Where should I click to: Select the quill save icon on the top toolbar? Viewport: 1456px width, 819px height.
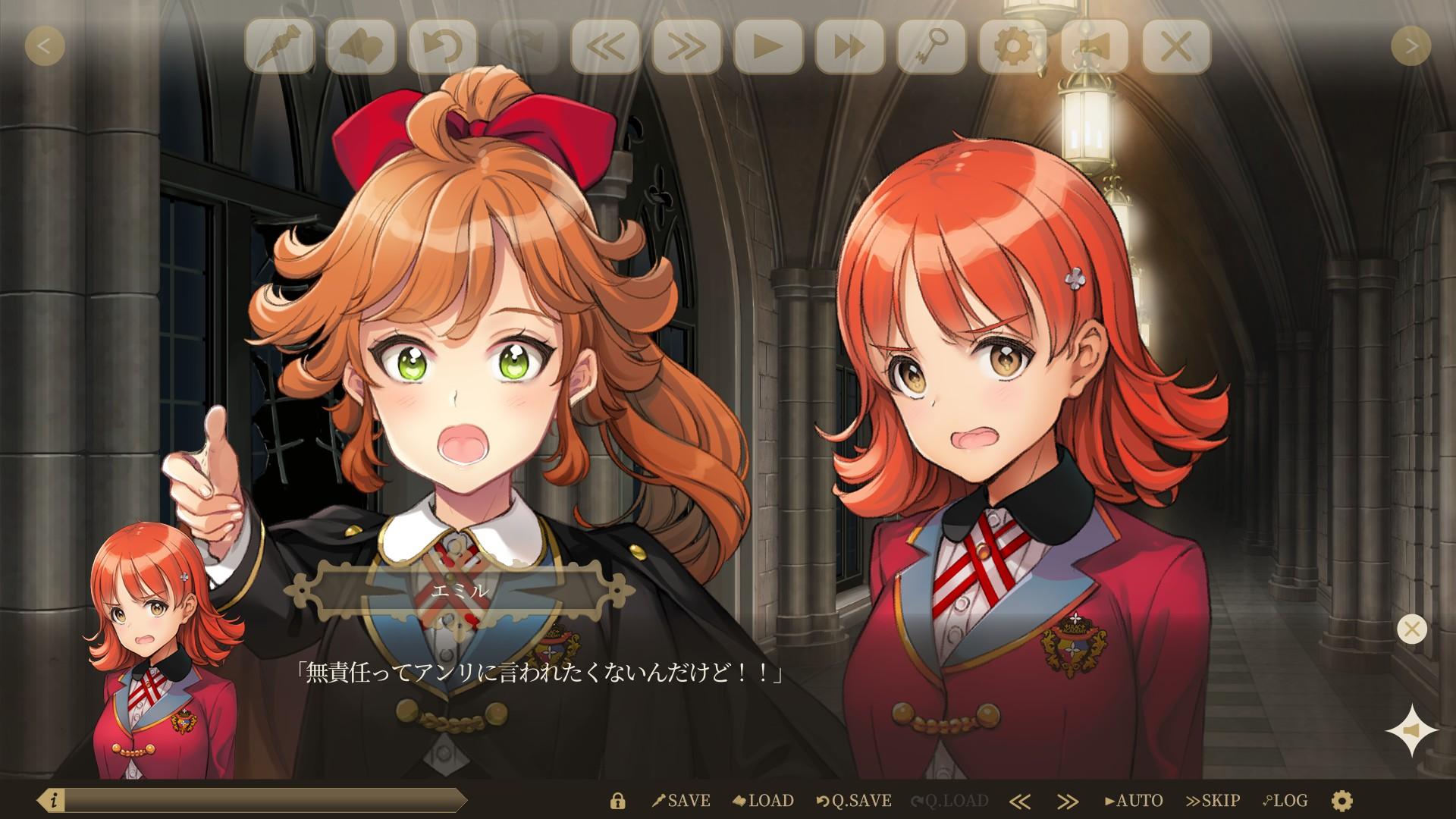287,45
